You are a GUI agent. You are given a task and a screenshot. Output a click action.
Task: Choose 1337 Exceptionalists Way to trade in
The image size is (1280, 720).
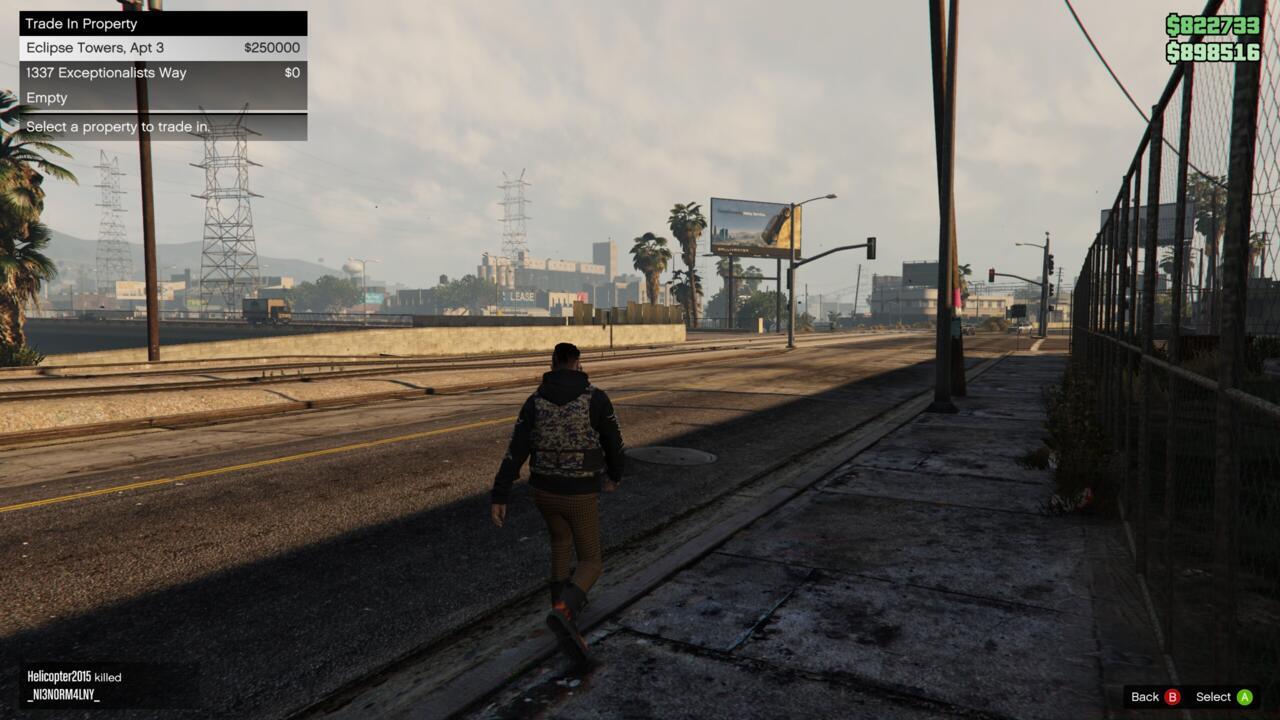[162, 73]
